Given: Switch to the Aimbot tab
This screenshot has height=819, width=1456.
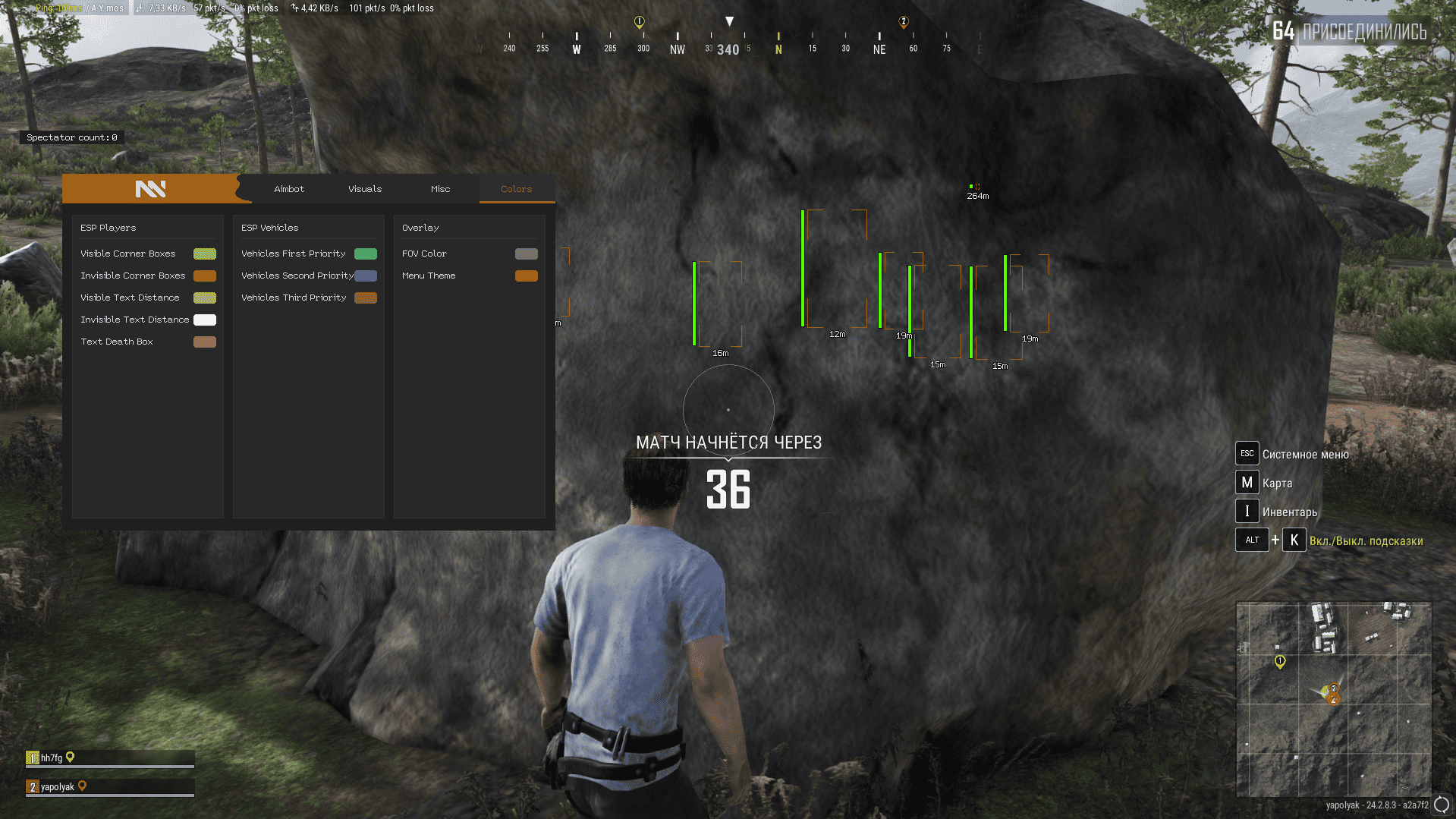Looking at the screenshot, I should click(x=289, y=189).
